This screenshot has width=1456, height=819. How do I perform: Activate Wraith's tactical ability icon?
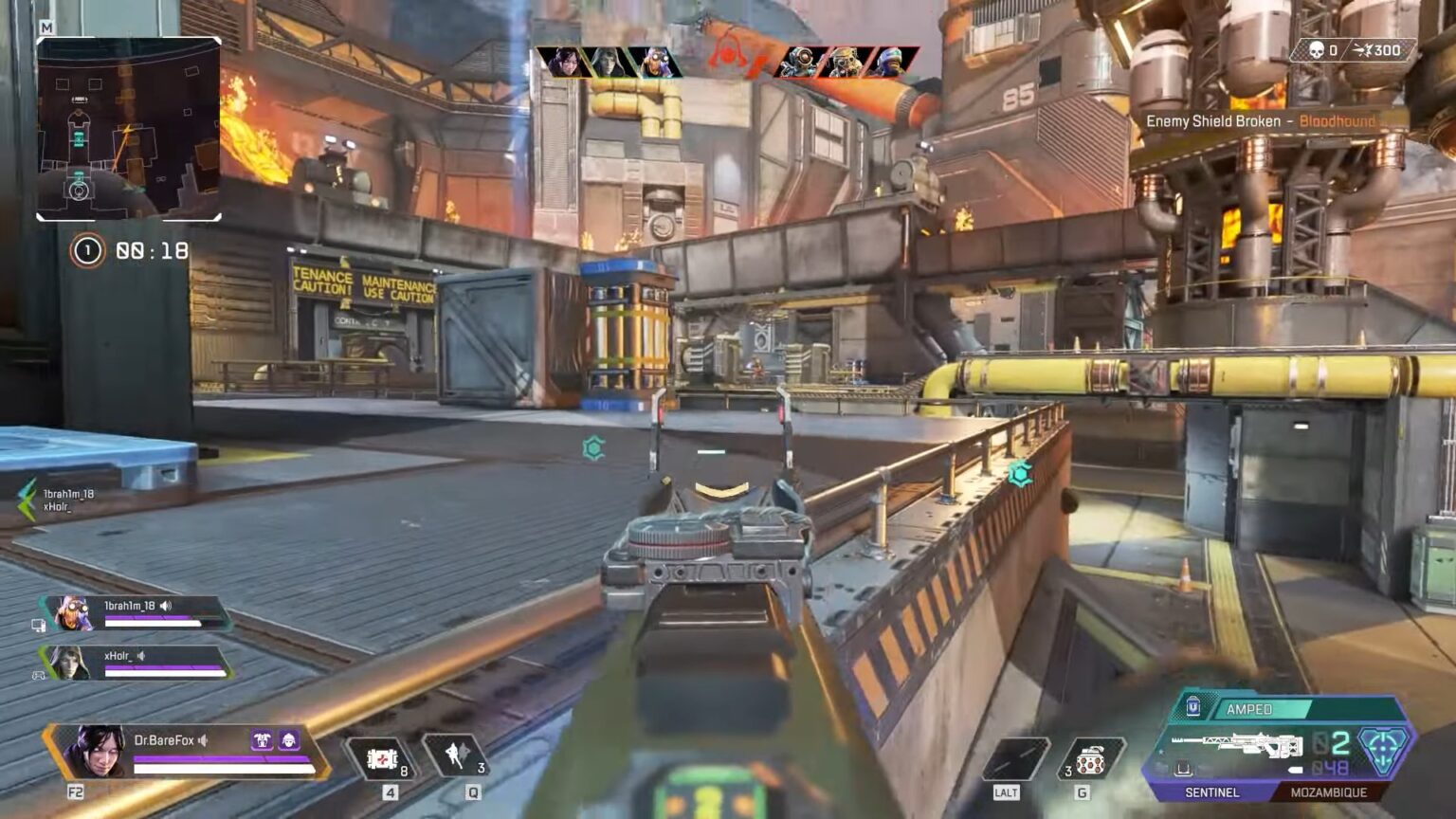click(x=457, y=755)
